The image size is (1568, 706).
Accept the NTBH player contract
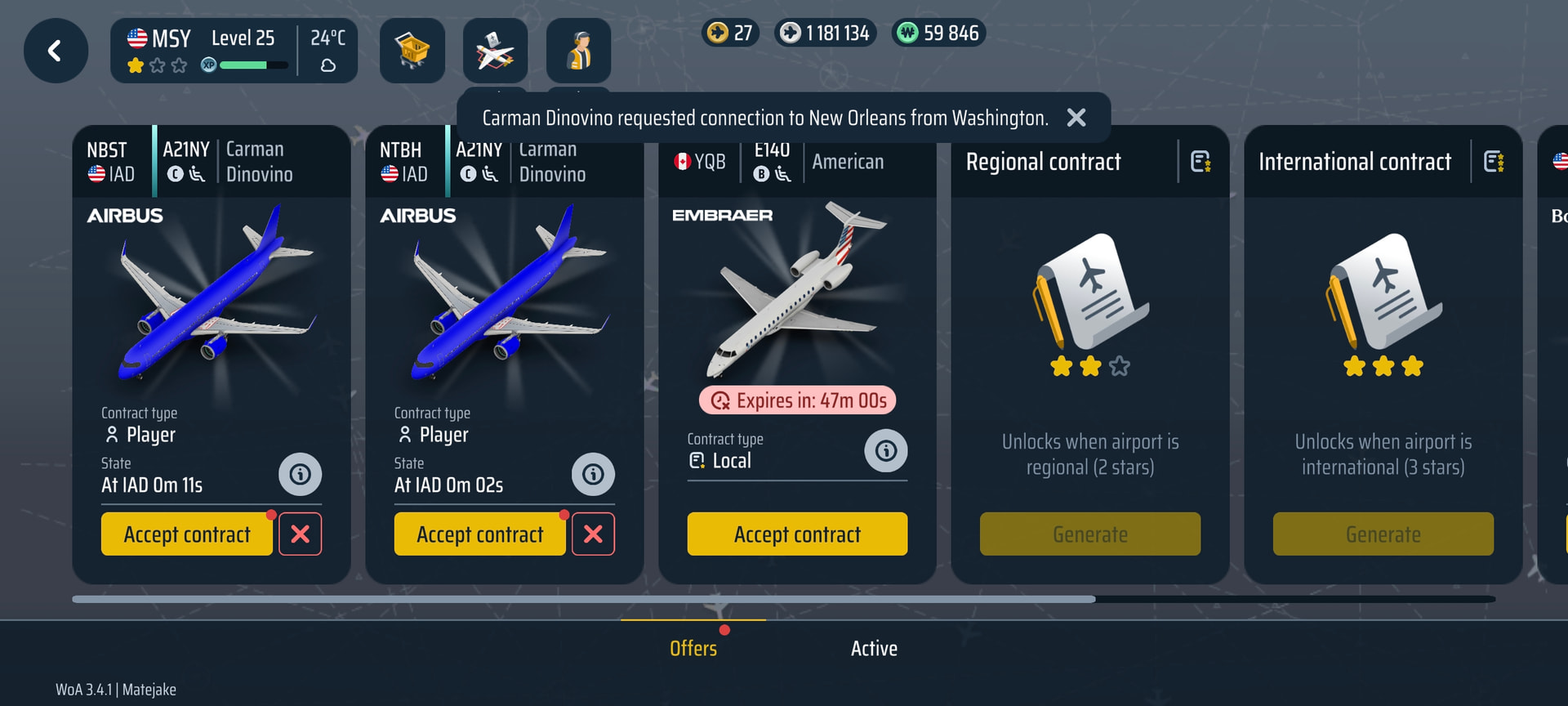(x=480, y=534)
